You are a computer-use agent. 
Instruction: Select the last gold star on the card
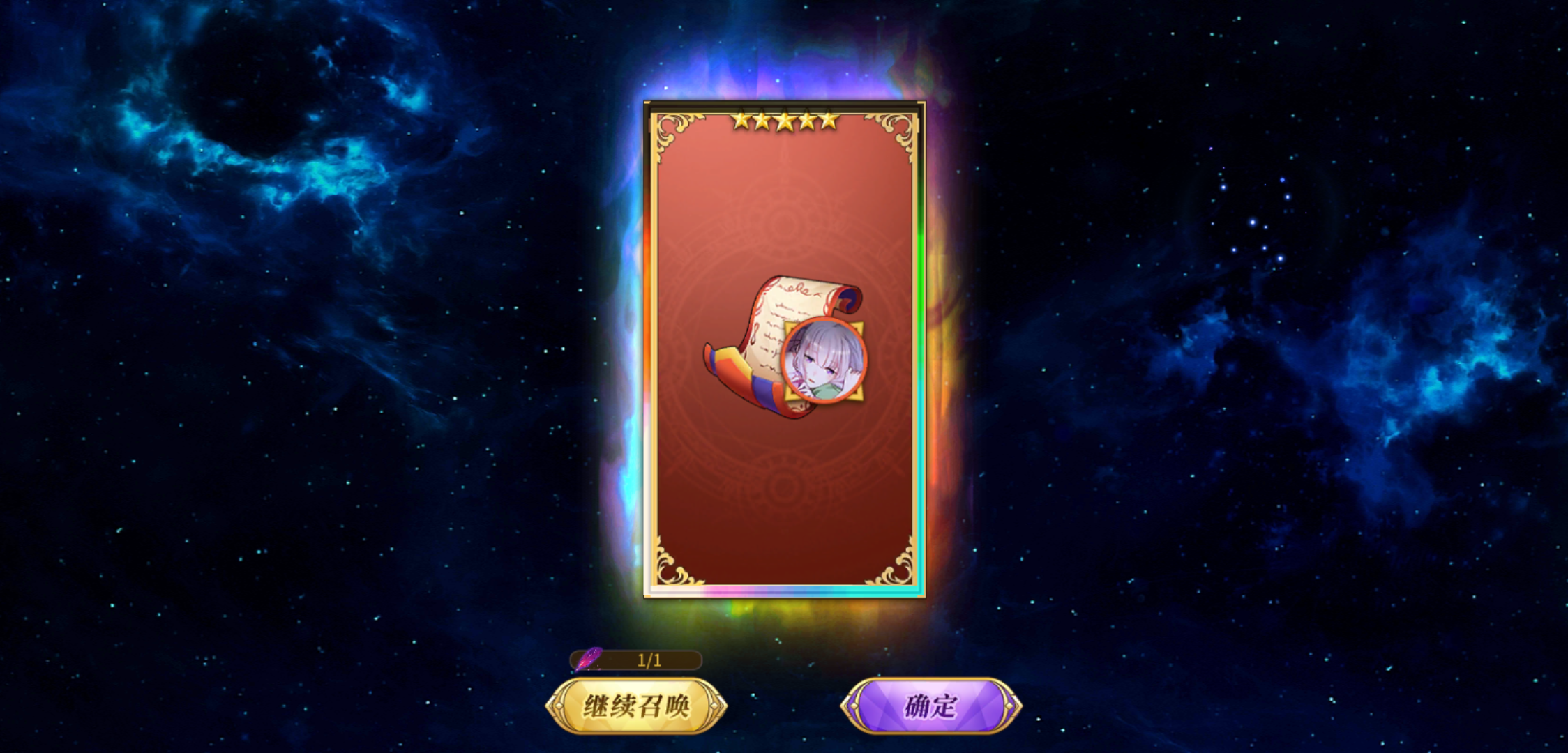pos(830,120)
